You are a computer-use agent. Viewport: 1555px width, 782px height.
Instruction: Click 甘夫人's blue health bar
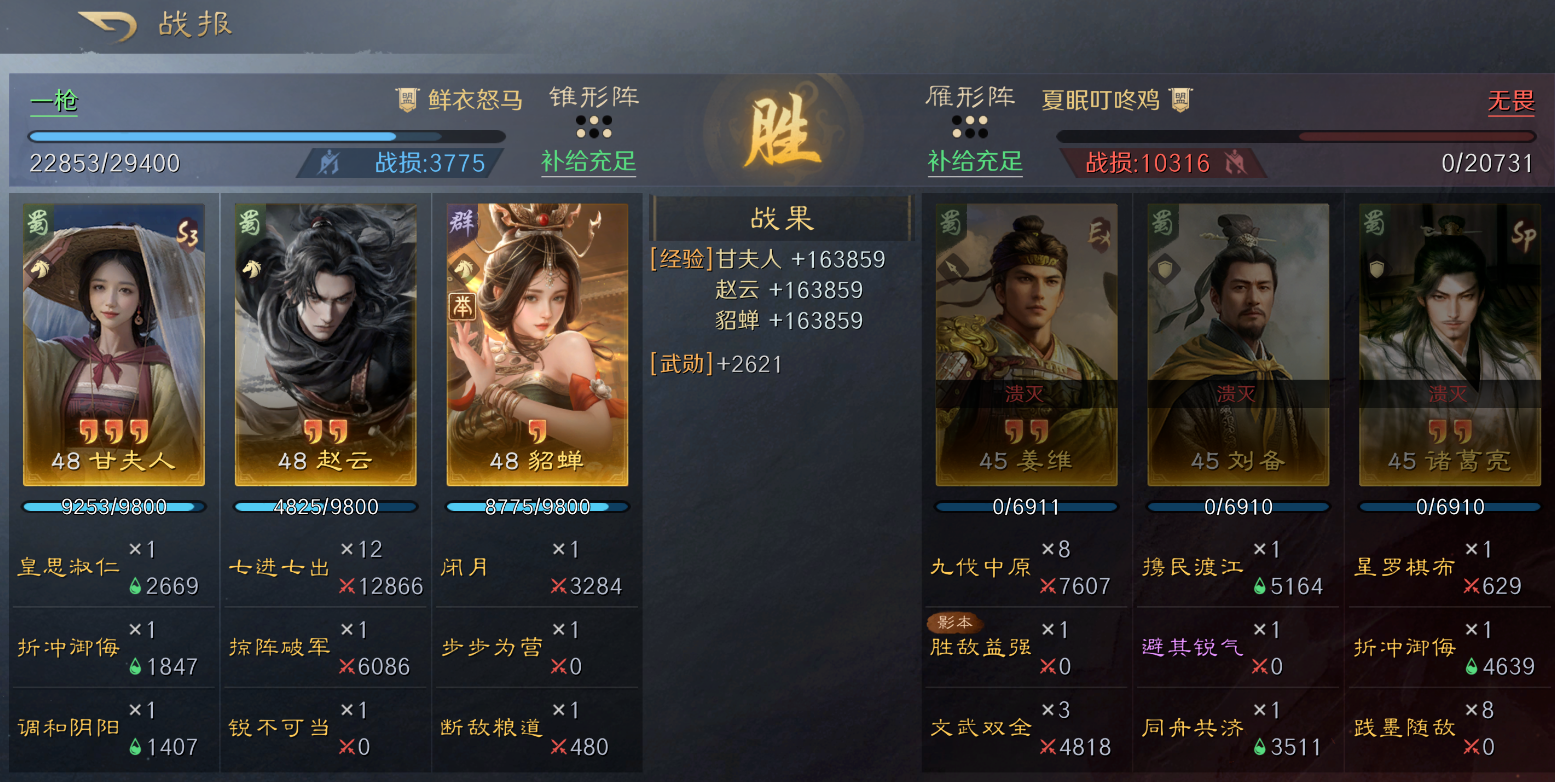(x=113, y=506)
